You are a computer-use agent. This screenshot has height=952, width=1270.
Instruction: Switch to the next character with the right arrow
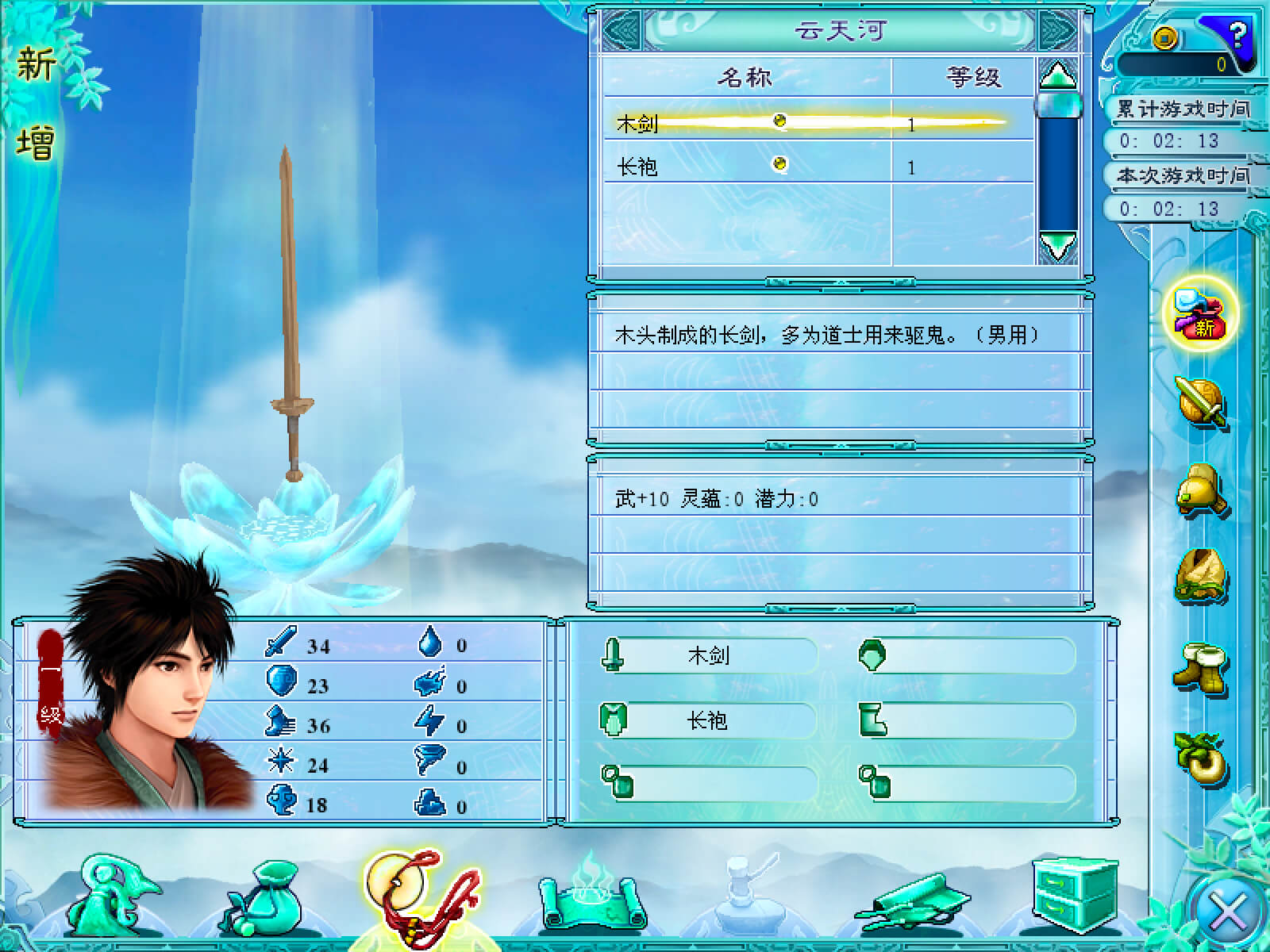pos(1058,31)
